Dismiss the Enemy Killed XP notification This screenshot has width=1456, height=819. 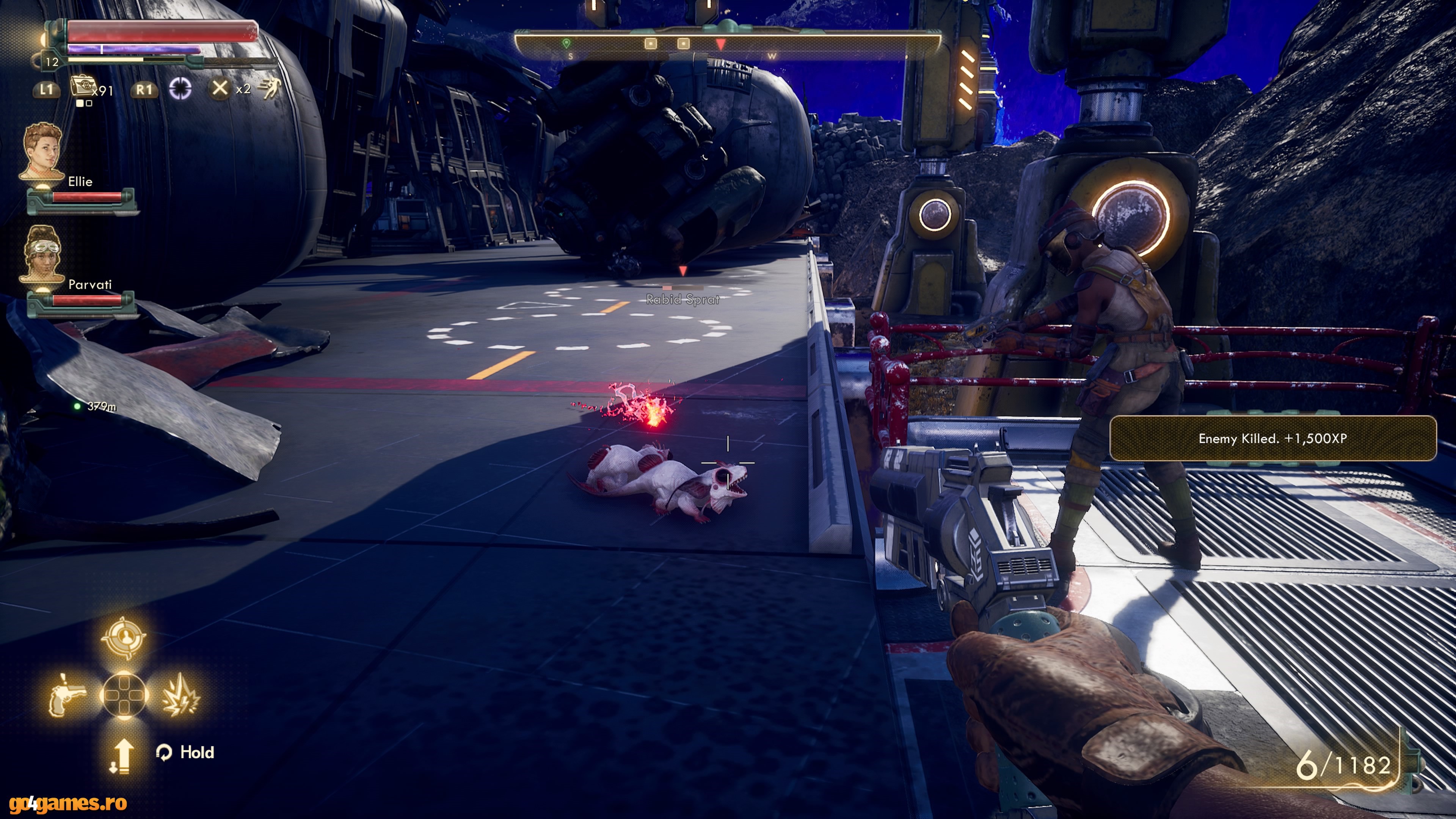(1272, 439)
